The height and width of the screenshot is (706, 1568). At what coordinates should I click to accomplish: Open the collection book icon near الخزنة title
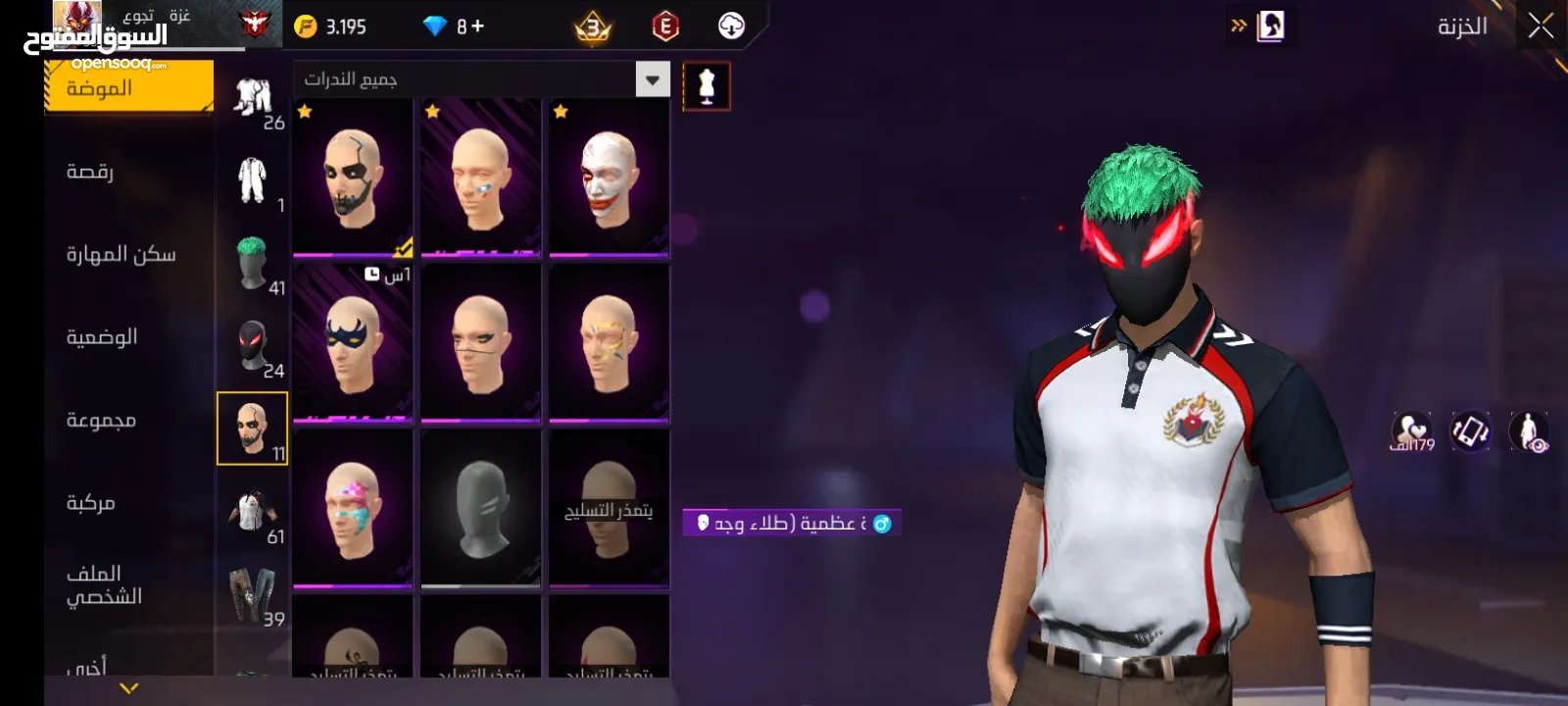[x=1268, y=26]
